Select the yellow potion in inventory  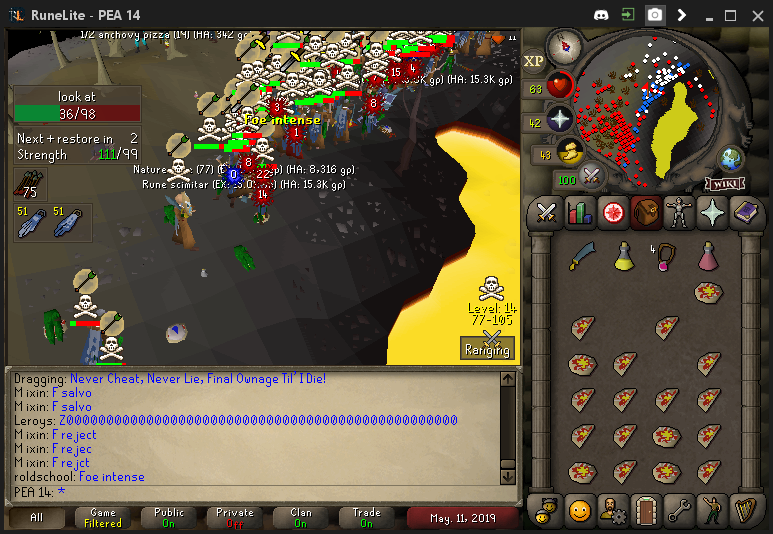click(624, 257)
